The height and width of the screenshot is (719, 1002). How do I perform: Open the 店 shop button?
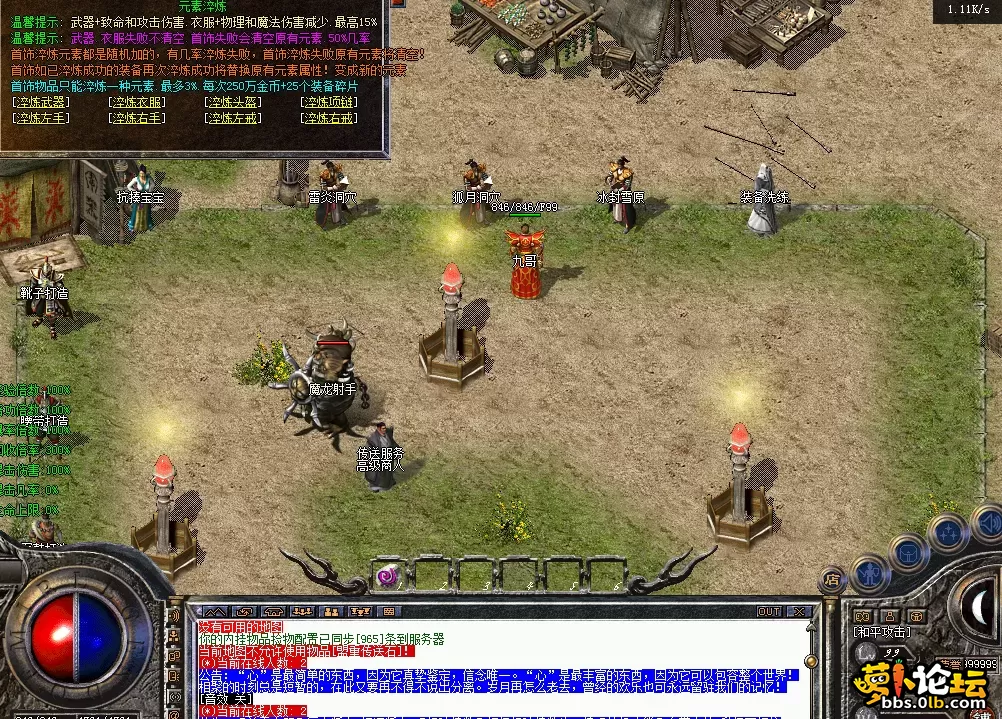click(x=831, y=578)
